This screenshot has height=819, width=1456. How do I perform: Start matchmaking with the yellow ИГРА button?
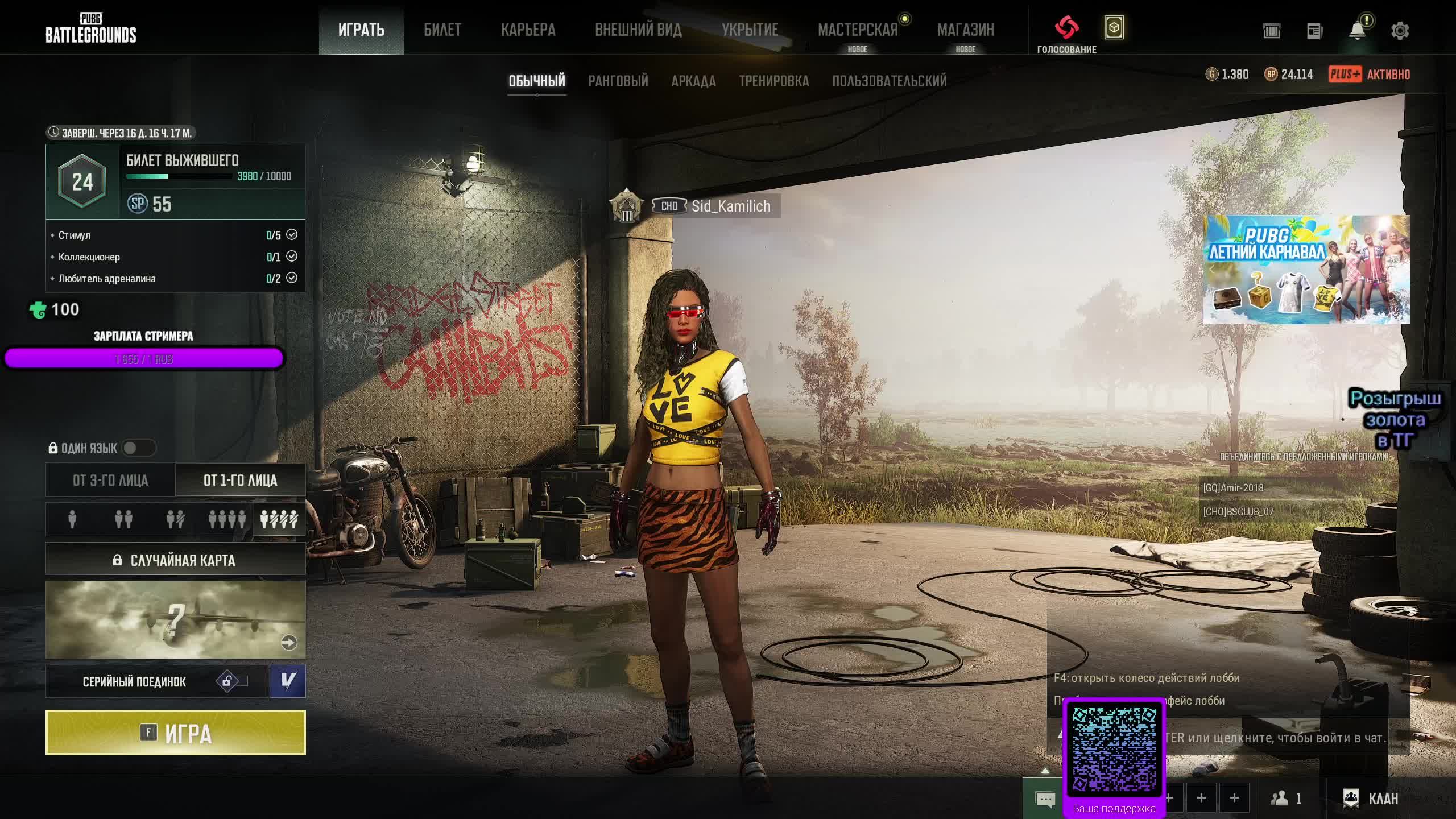175,733
